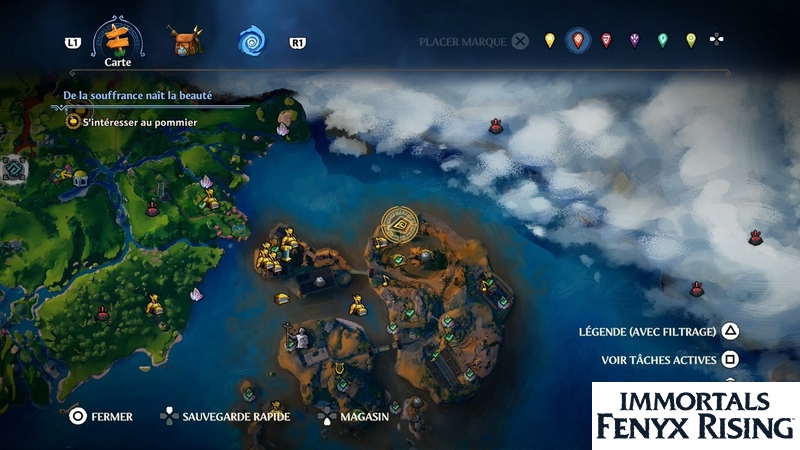Choose the purple map marker pin
This screenshot has height=450, width=800.
coord(634,41)
